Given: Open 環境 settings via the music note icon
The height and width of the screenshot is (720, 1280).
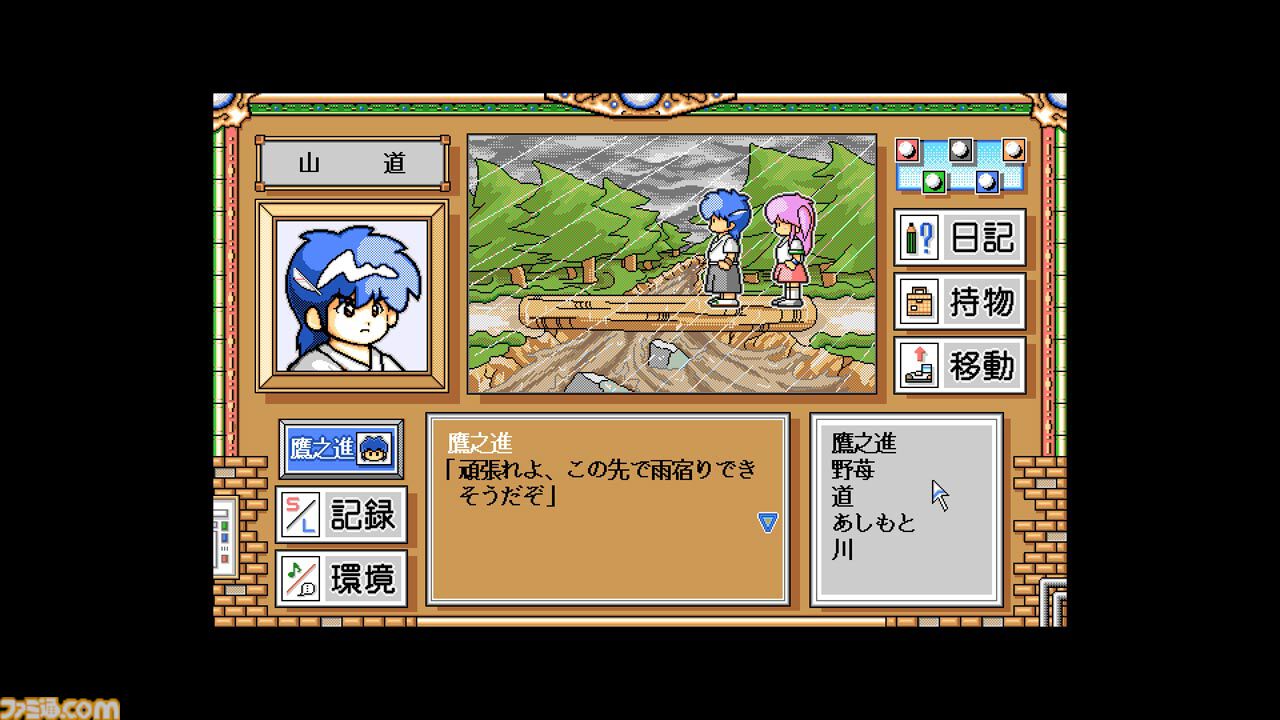Looking at the screenshot, I should click(x=342, y=579).
